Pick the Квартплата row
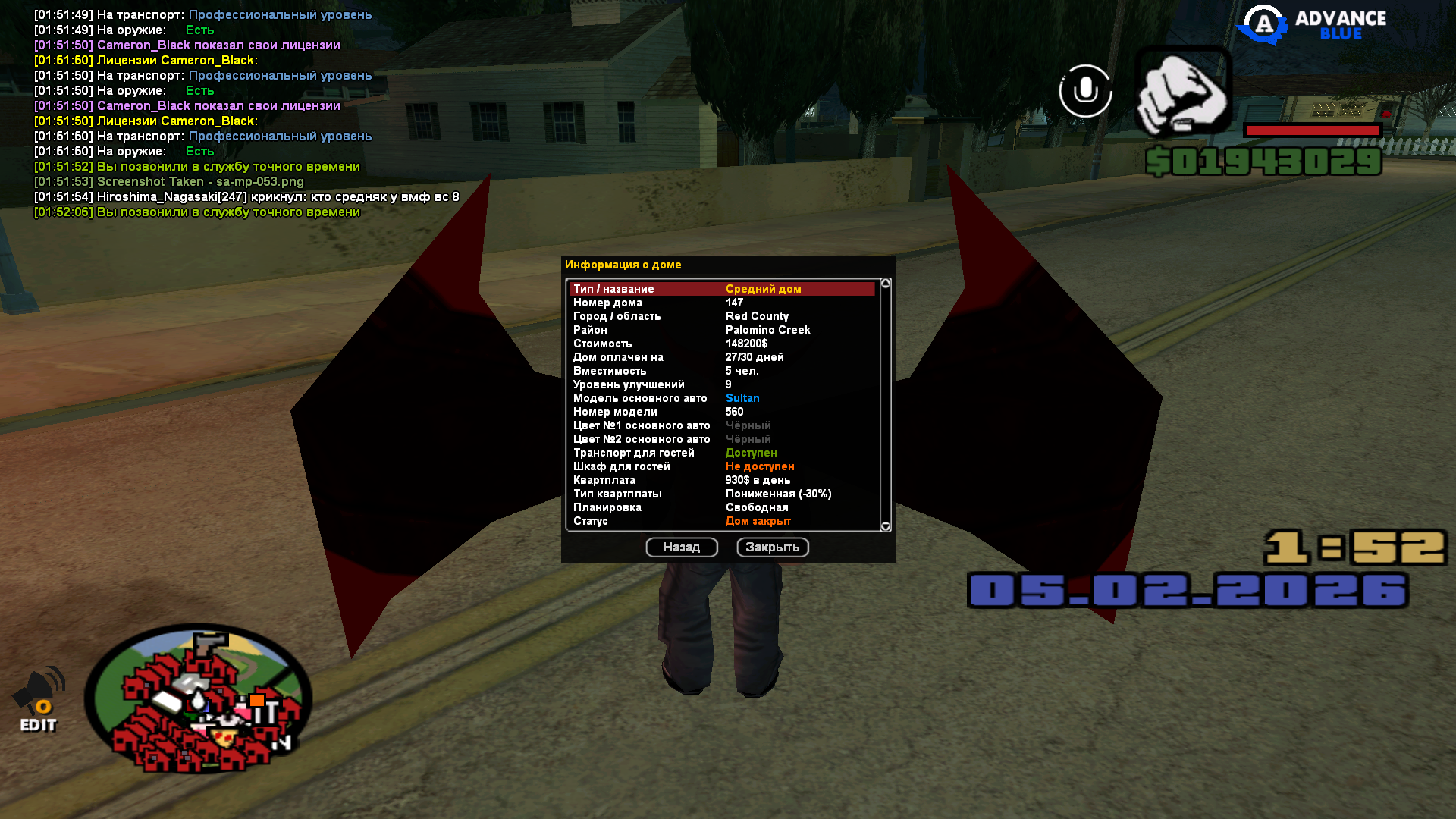The image size is (1456, 819). [720, 480]
